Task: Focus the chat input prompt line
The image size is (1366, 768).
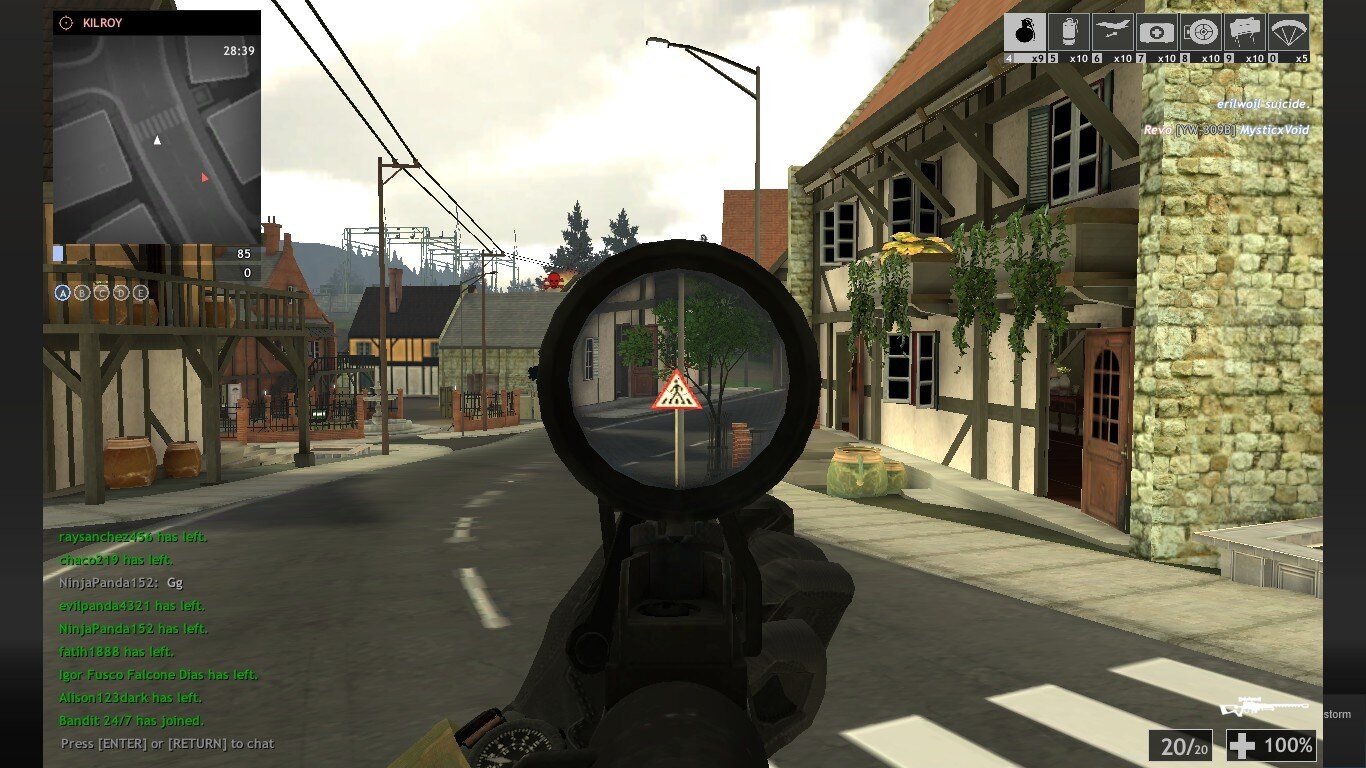Action: click(167, 744)
